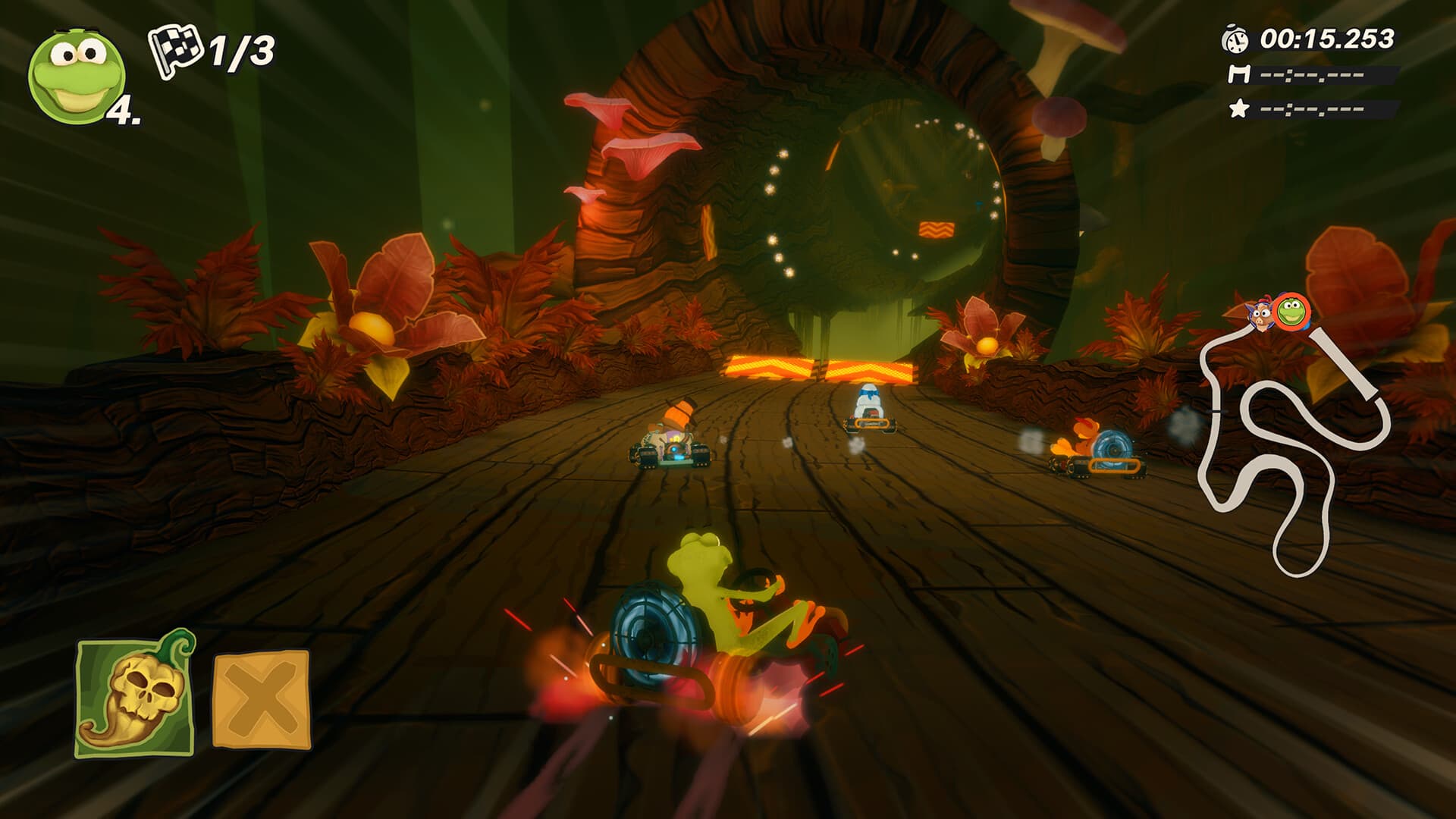Open the track minimap

1289,447
